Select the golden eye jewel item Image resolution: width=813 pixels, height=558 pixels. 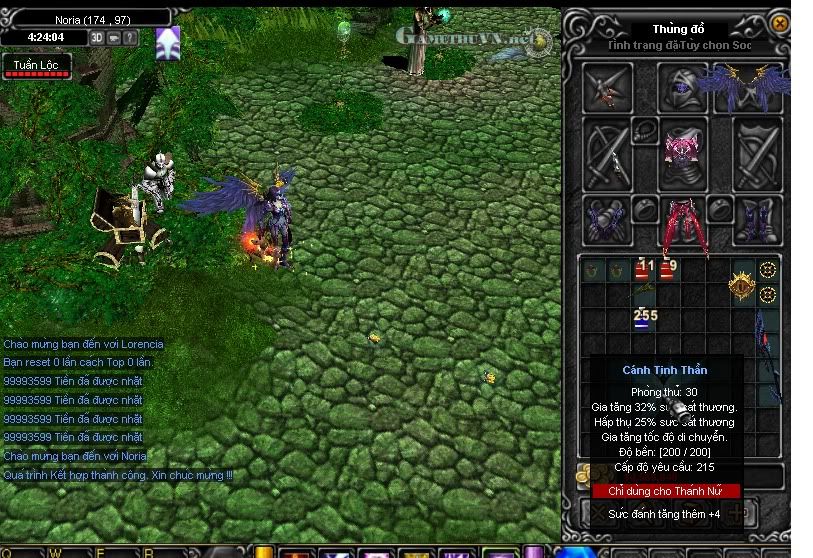(741, 286)
